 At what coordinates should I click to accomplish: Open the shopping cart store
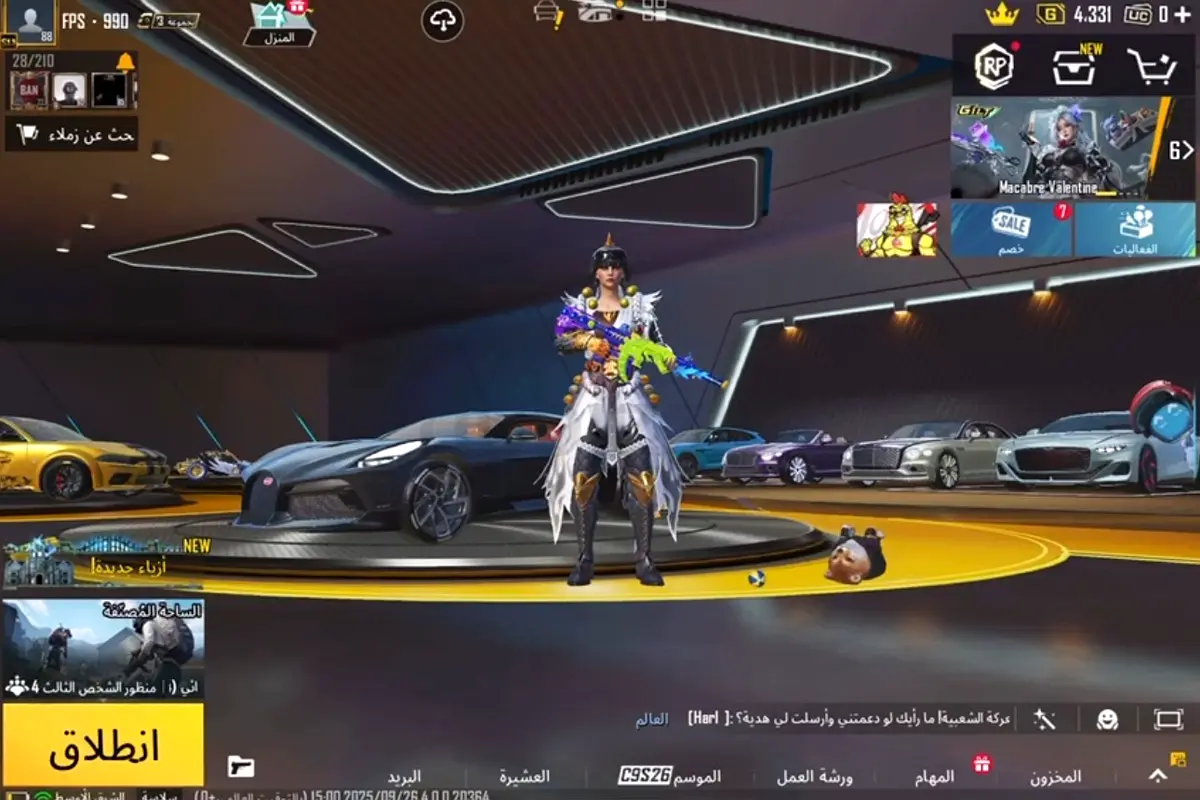[1151, 66]
